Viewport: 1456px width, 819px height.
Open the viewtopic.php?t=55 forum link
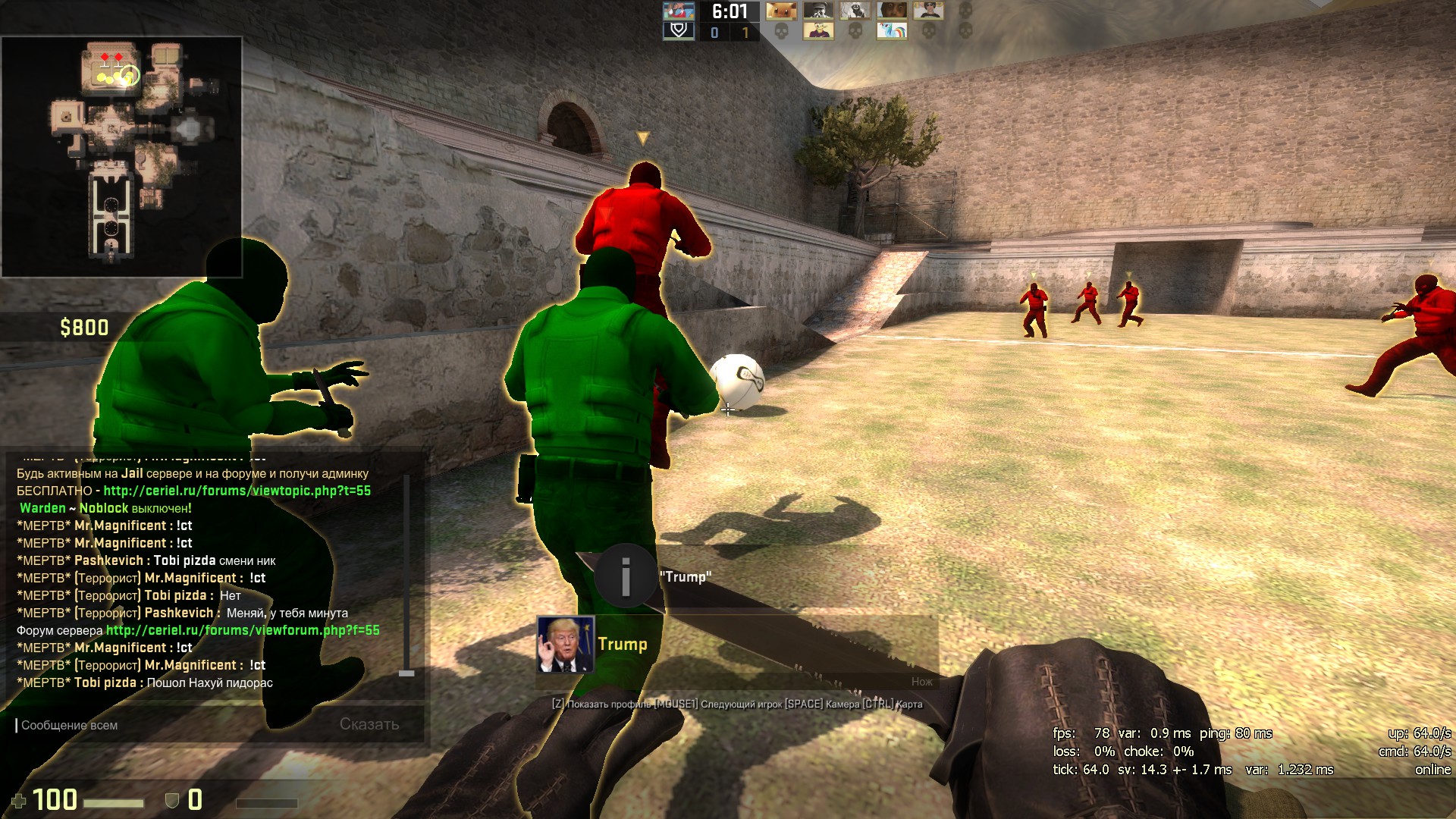[237, 491]
